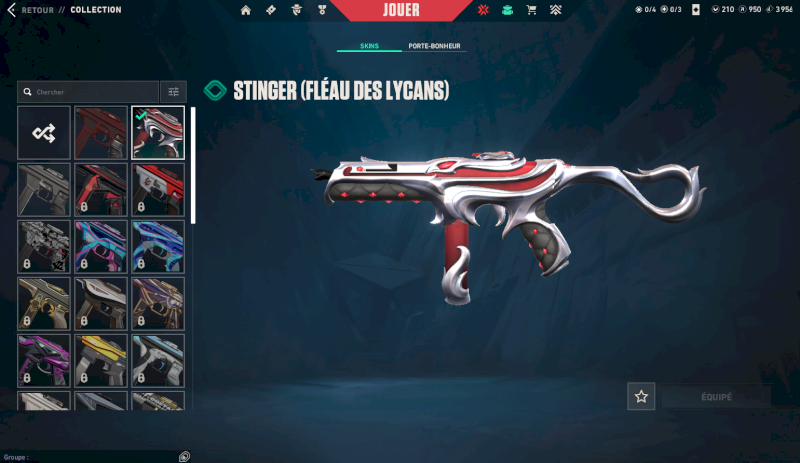Image resolution: width=800 pixels, height=463 pixels.
Task: Select the Skins tab
Action: (369, 47)
